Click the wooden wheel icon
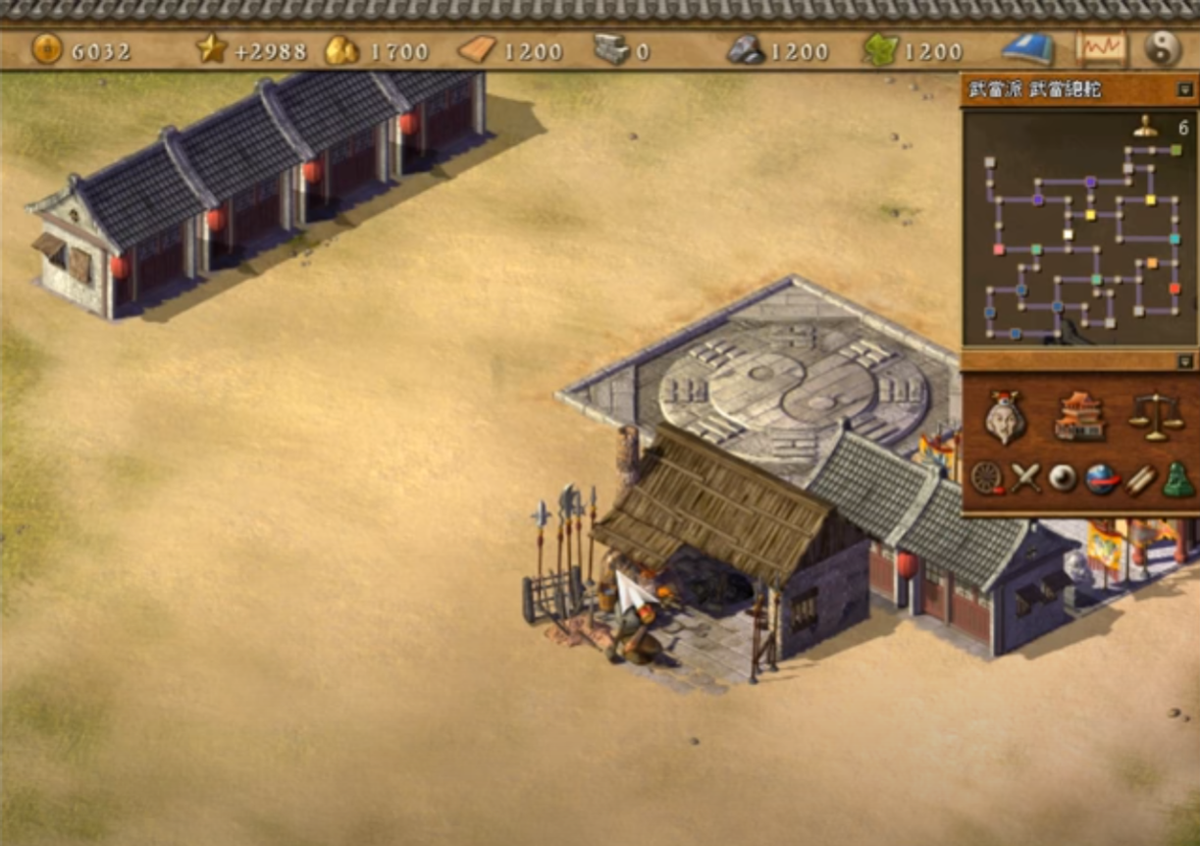Image resolution: width=1200 pixels, height=846 pixels. (x=986, y=478)
